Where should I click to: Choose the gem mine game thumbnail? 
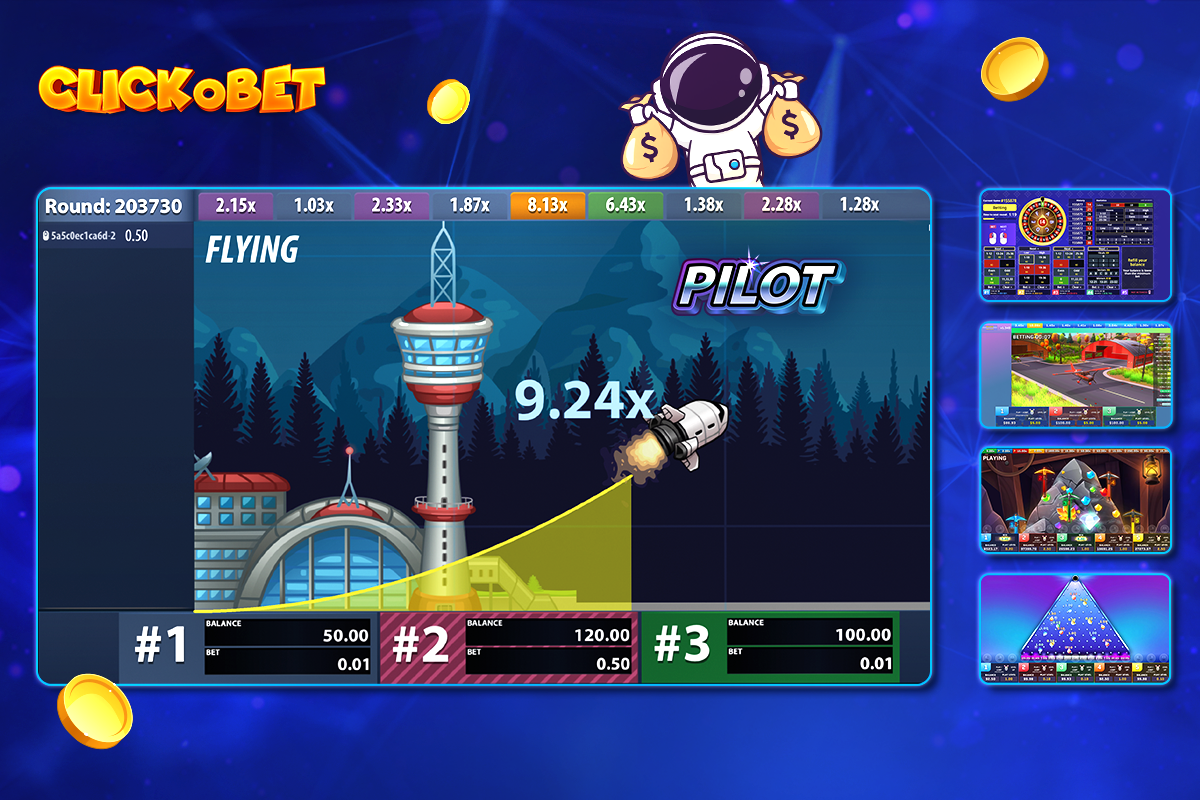[1075, 500]
